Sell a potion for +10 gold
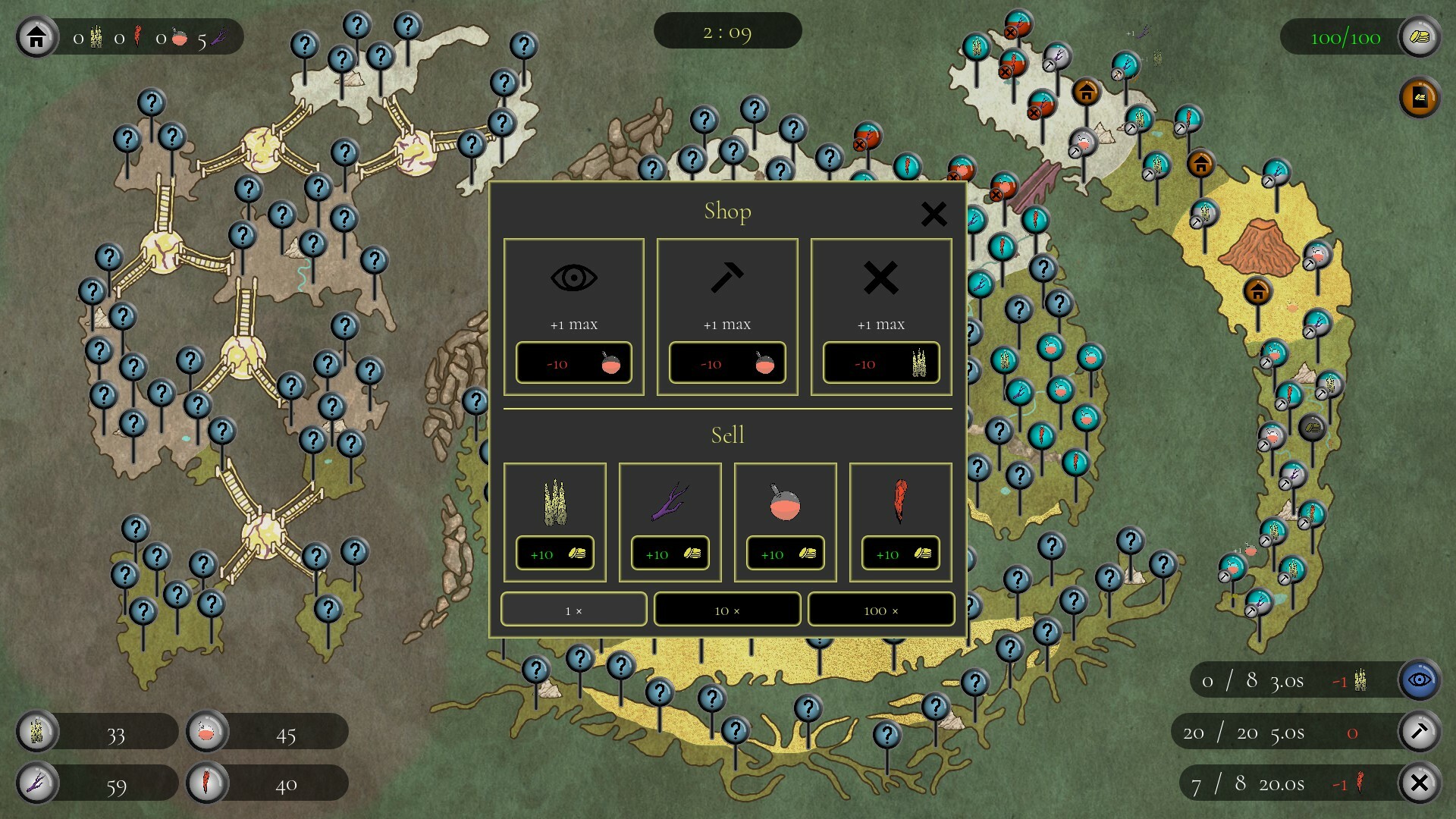The width and height of the screenshot is (1456, 819). [785, 553]
